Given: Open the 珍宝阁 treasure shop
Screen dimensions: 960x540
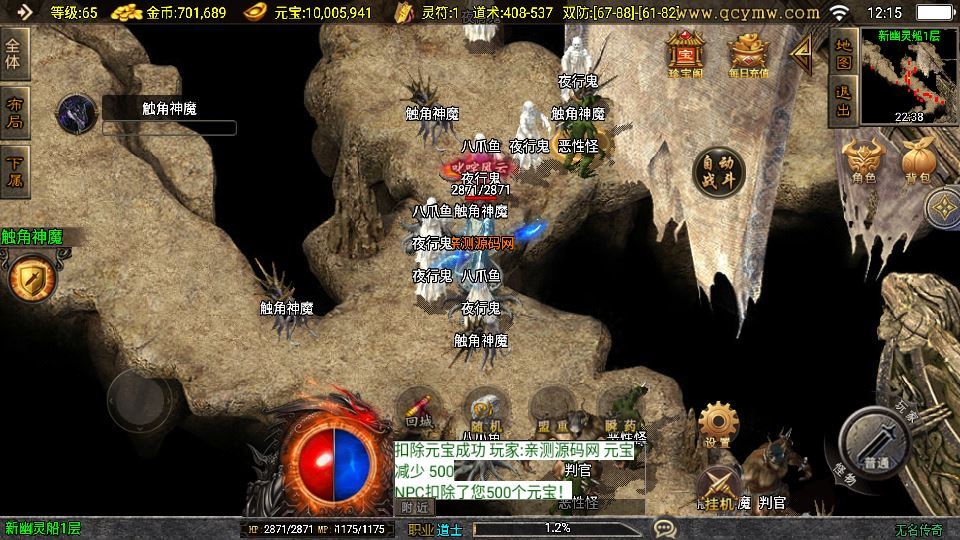Looking at the screenshot, I should (x=686, y=55).
